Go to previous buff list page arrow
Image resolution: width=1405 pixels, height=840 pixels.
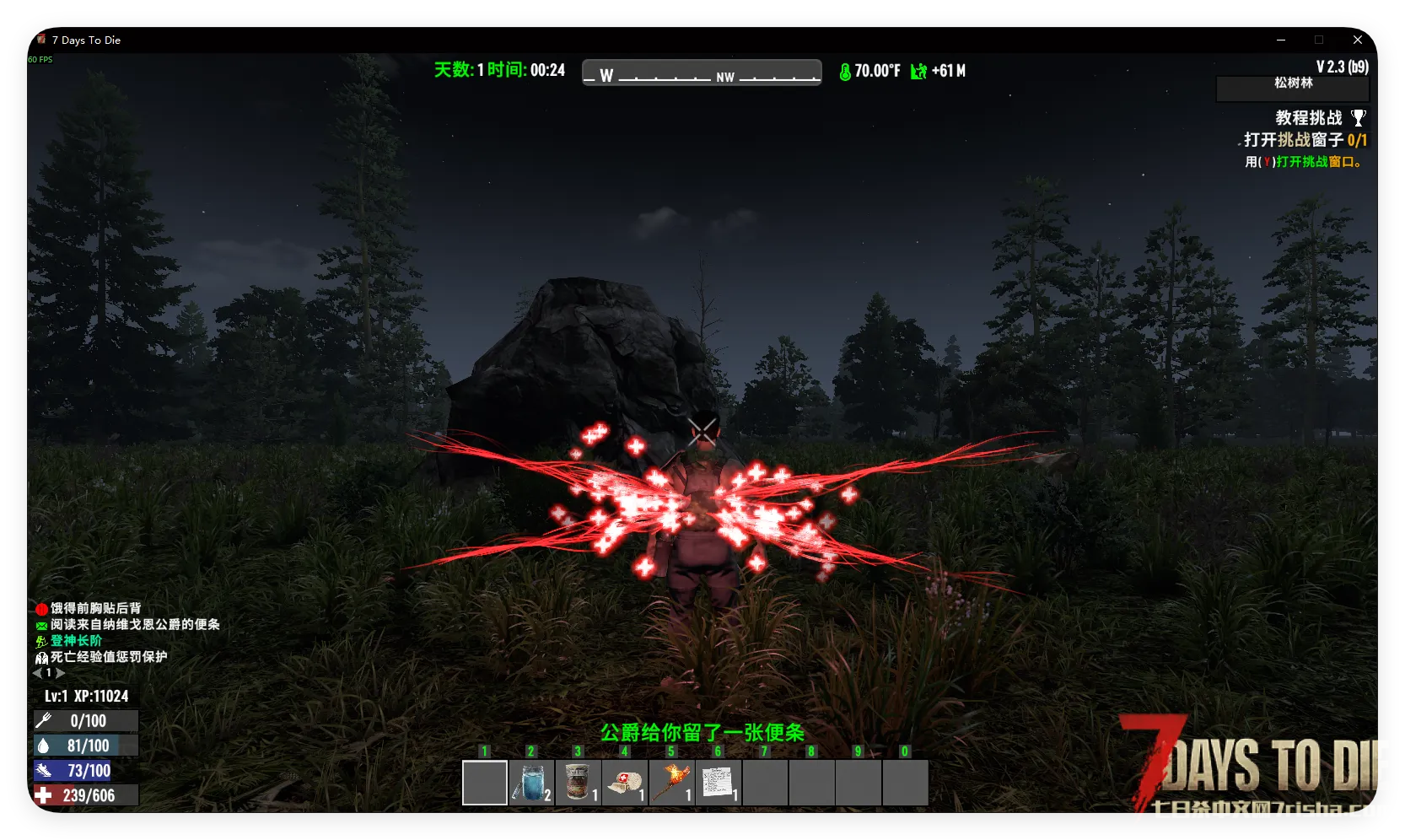[37, 673]
